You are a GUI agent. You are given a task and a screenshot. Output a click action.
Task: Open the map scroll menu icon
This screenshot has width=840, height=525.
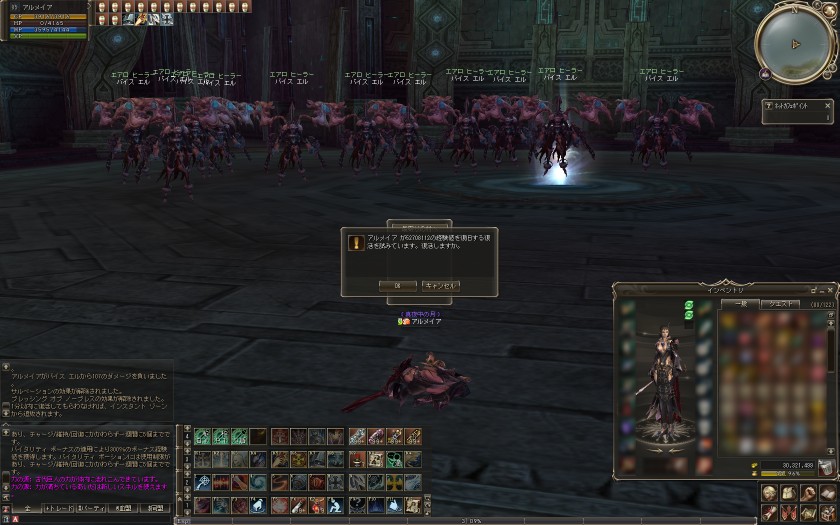[808, 513]
